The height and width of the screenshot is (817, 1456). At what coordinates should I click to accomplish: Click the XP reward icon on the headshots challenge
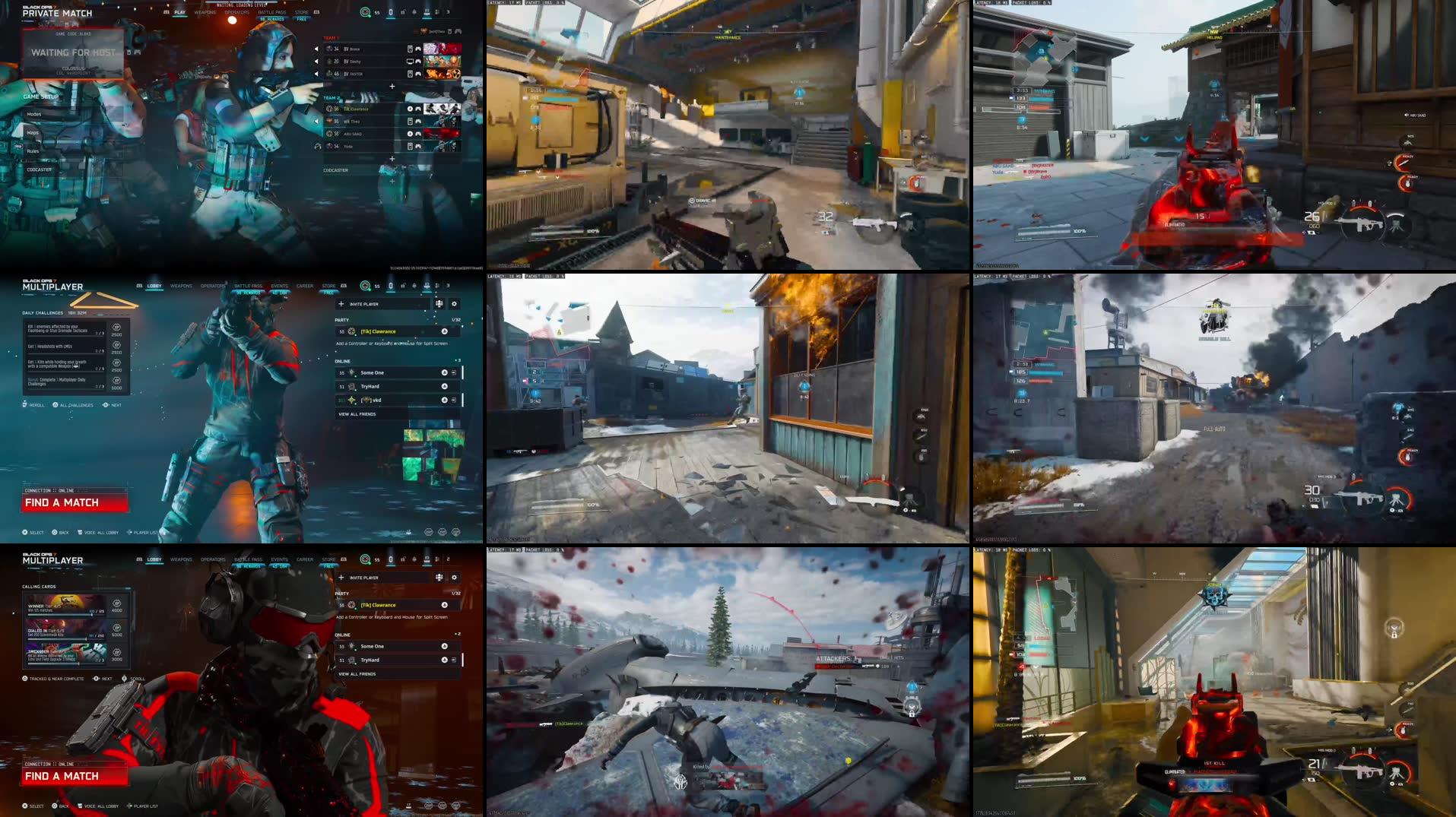tap(116, 344)
